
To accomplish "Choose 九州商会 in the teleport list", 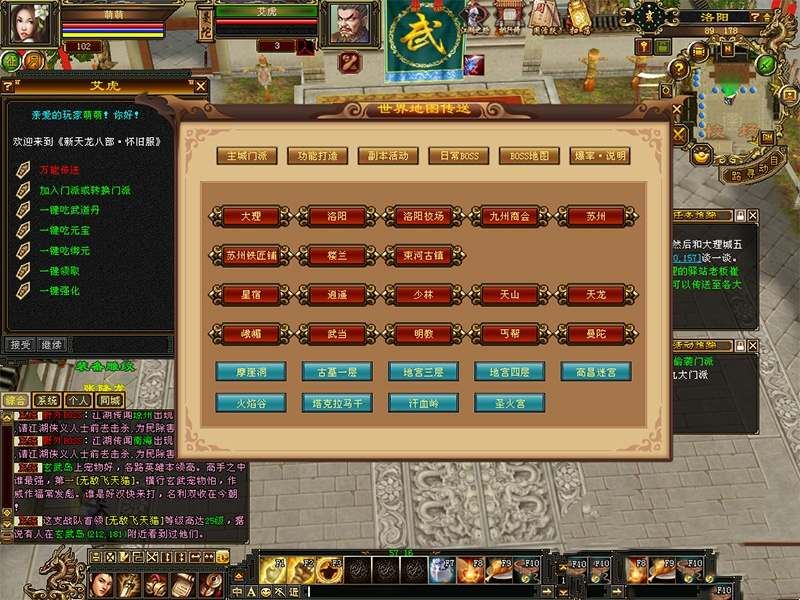I will point(509,216).
